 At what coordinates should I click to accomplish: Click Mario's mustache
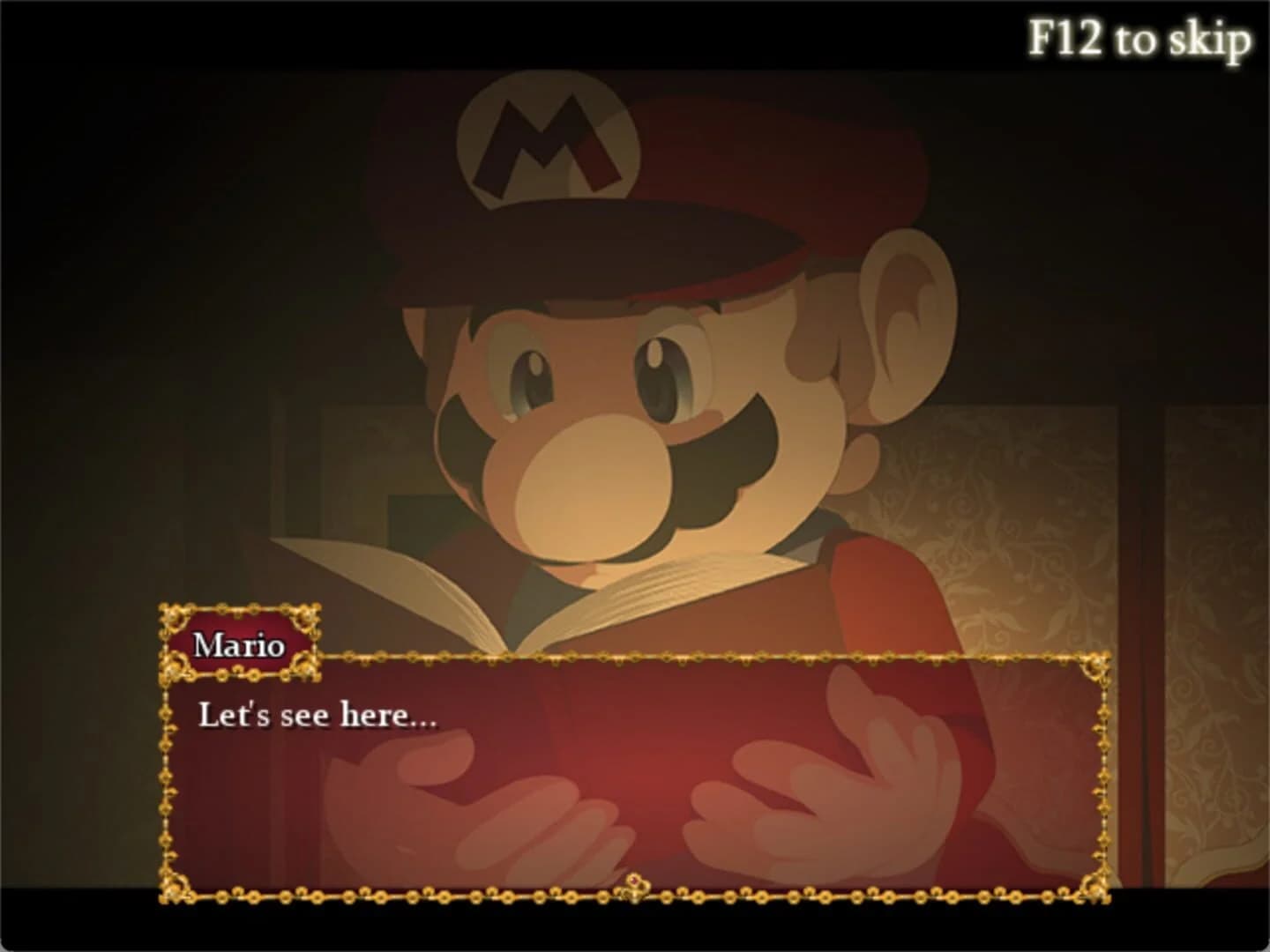click(x=706, y=476)
